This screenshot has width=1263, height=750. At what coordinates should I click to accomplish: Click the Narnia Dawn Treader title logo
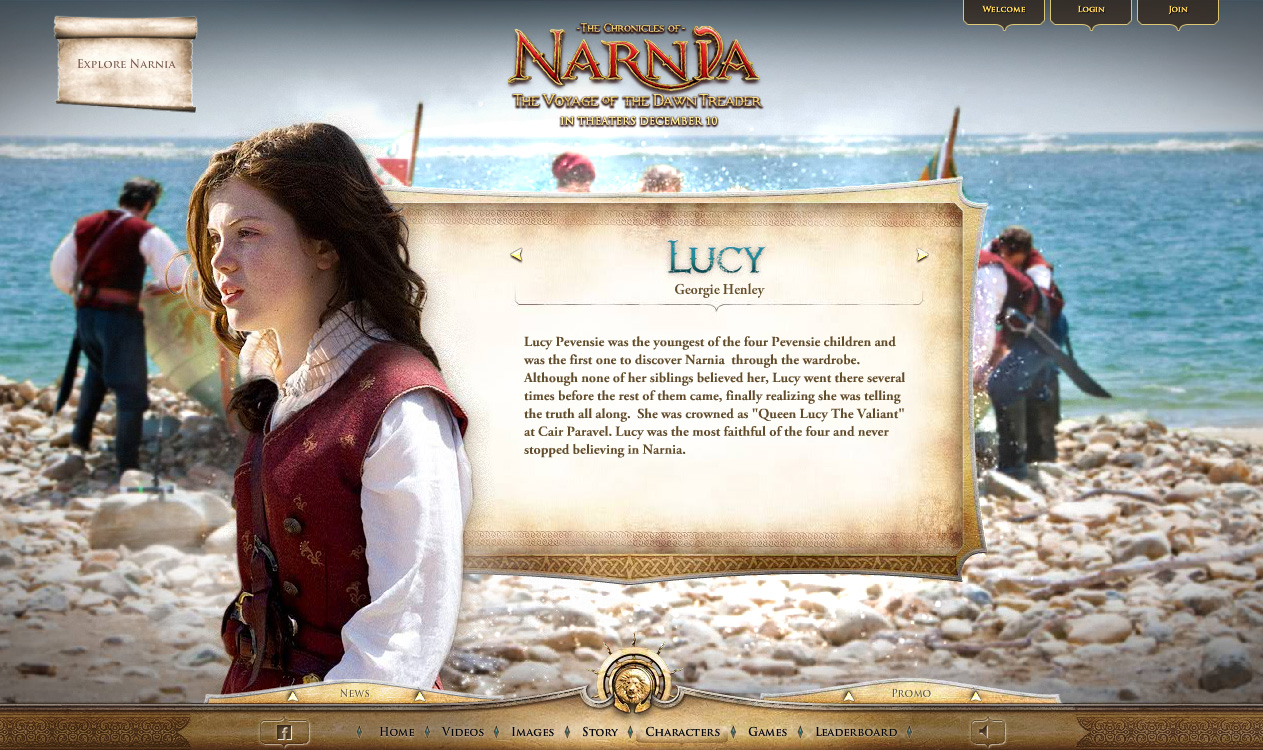[634, 77]
